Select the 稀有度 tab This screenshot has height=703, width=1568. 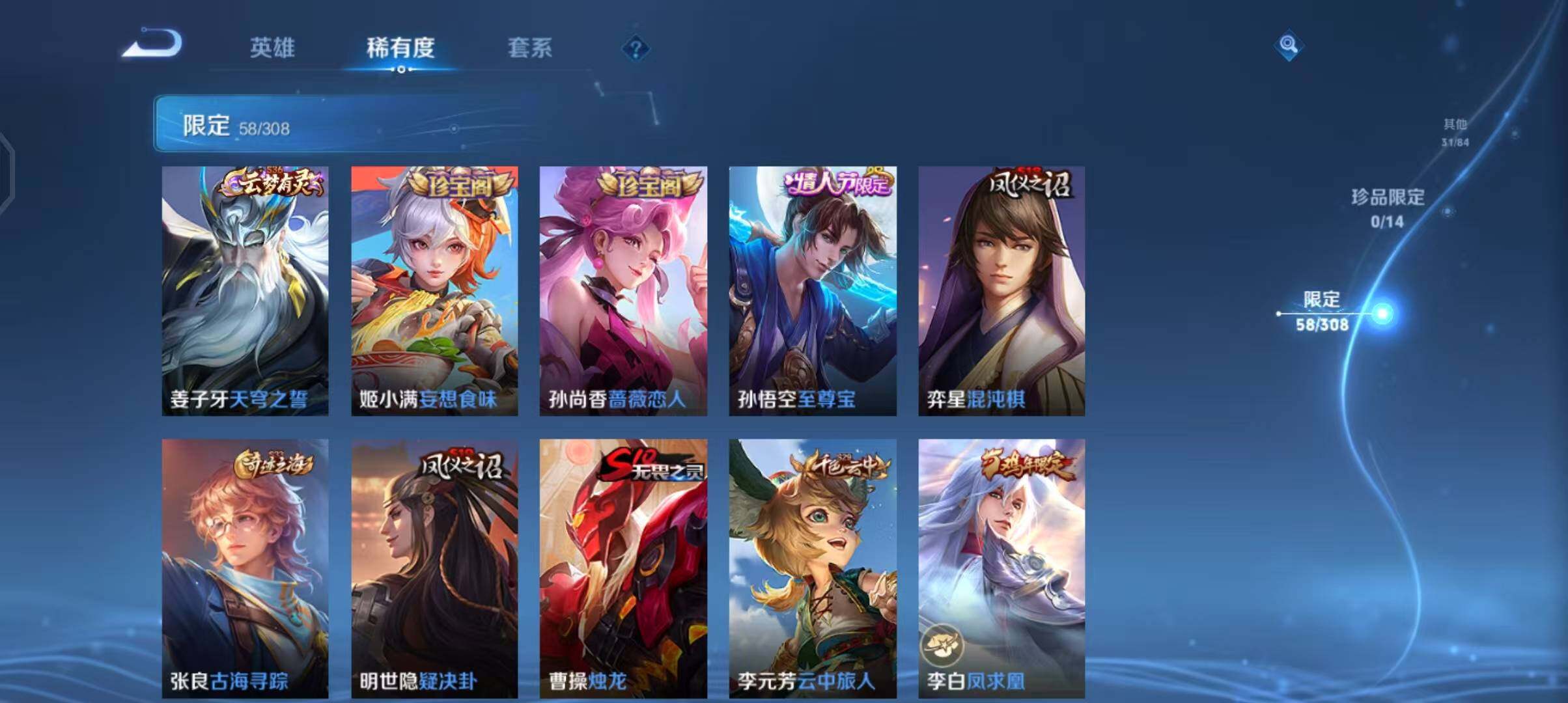(x=400, y=48)
